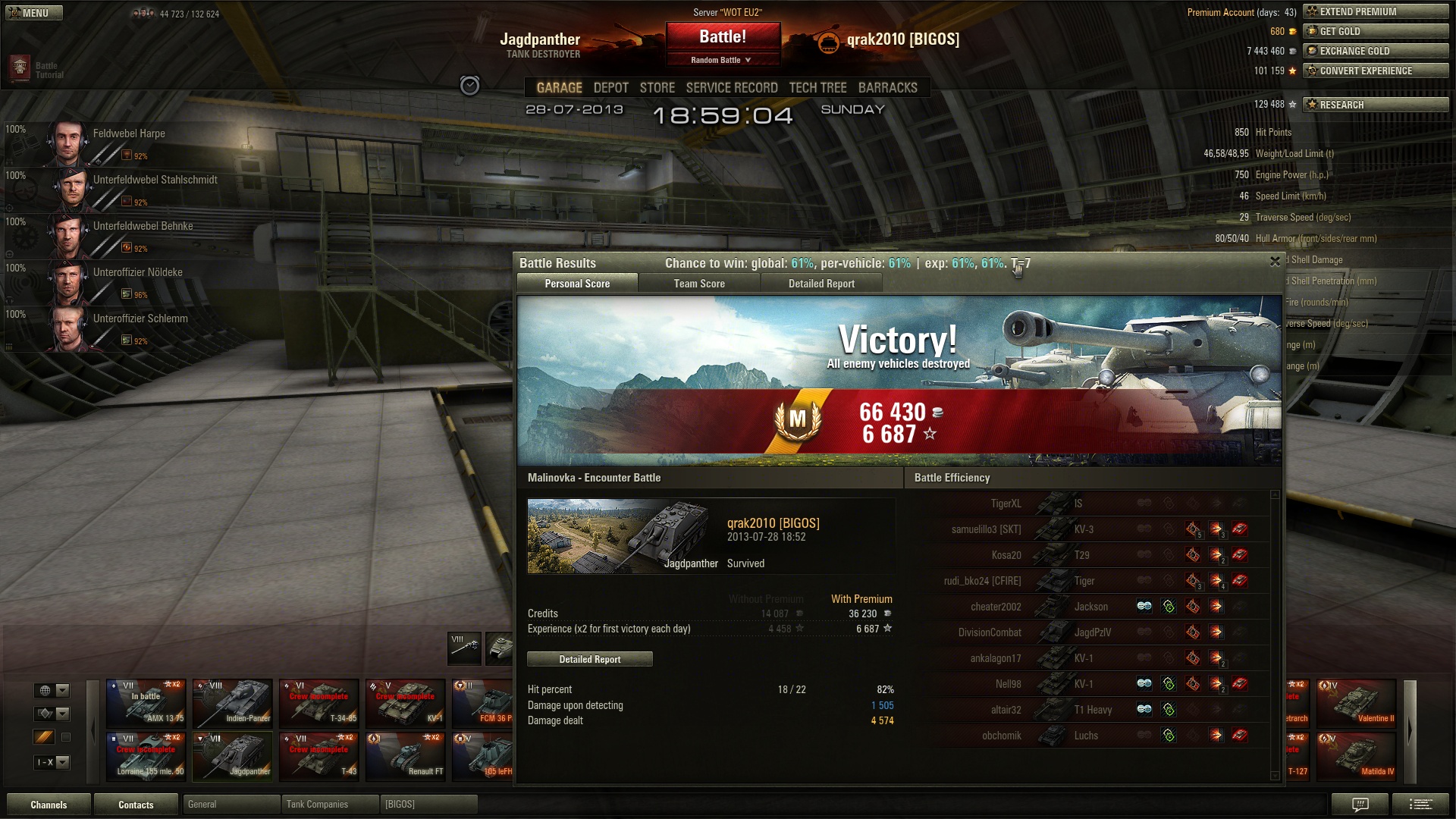Open the Store section

(657, 88)
